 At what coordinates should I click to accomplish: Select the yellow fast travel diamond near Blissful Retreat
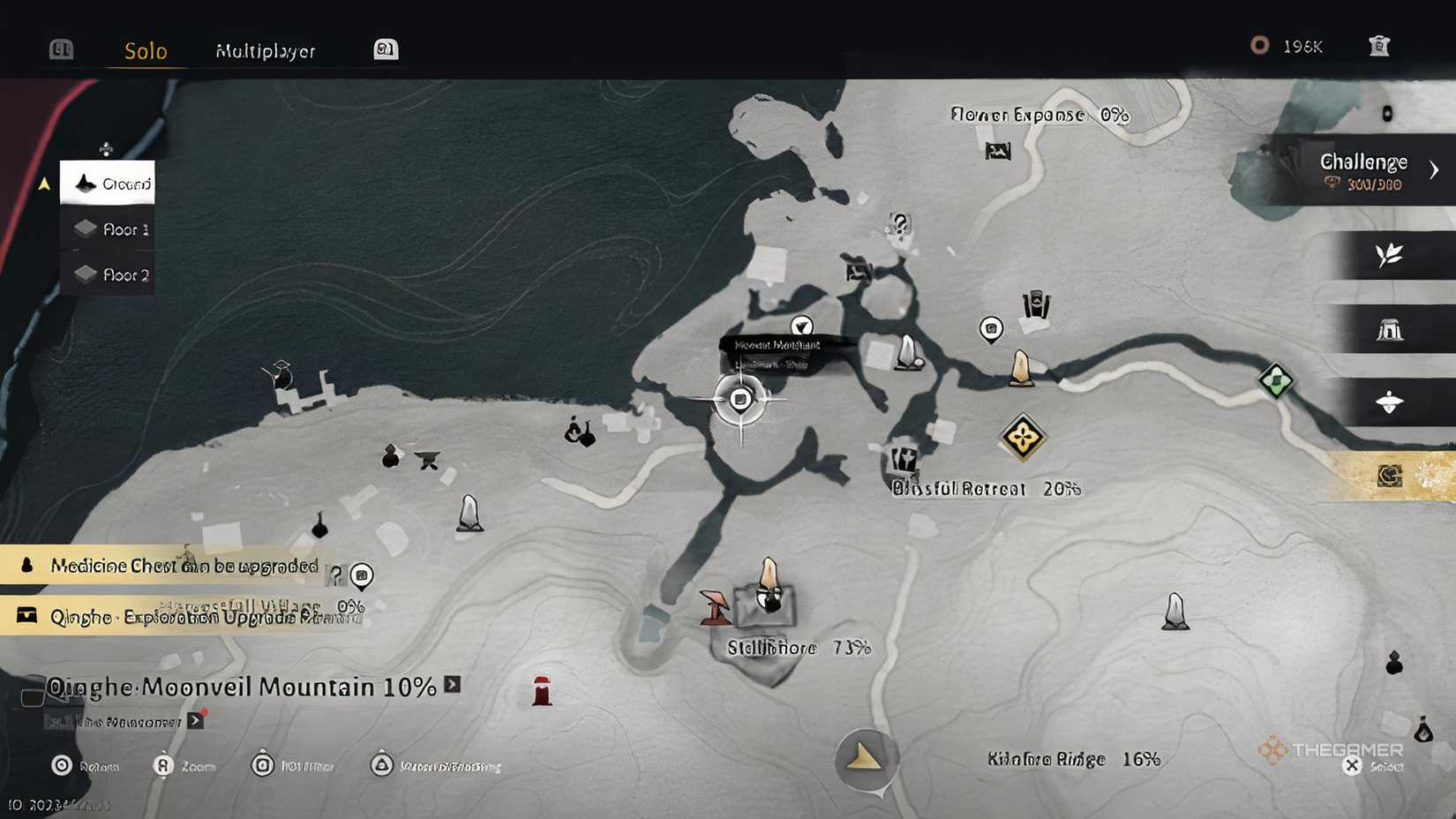(x=1023, y=434)
